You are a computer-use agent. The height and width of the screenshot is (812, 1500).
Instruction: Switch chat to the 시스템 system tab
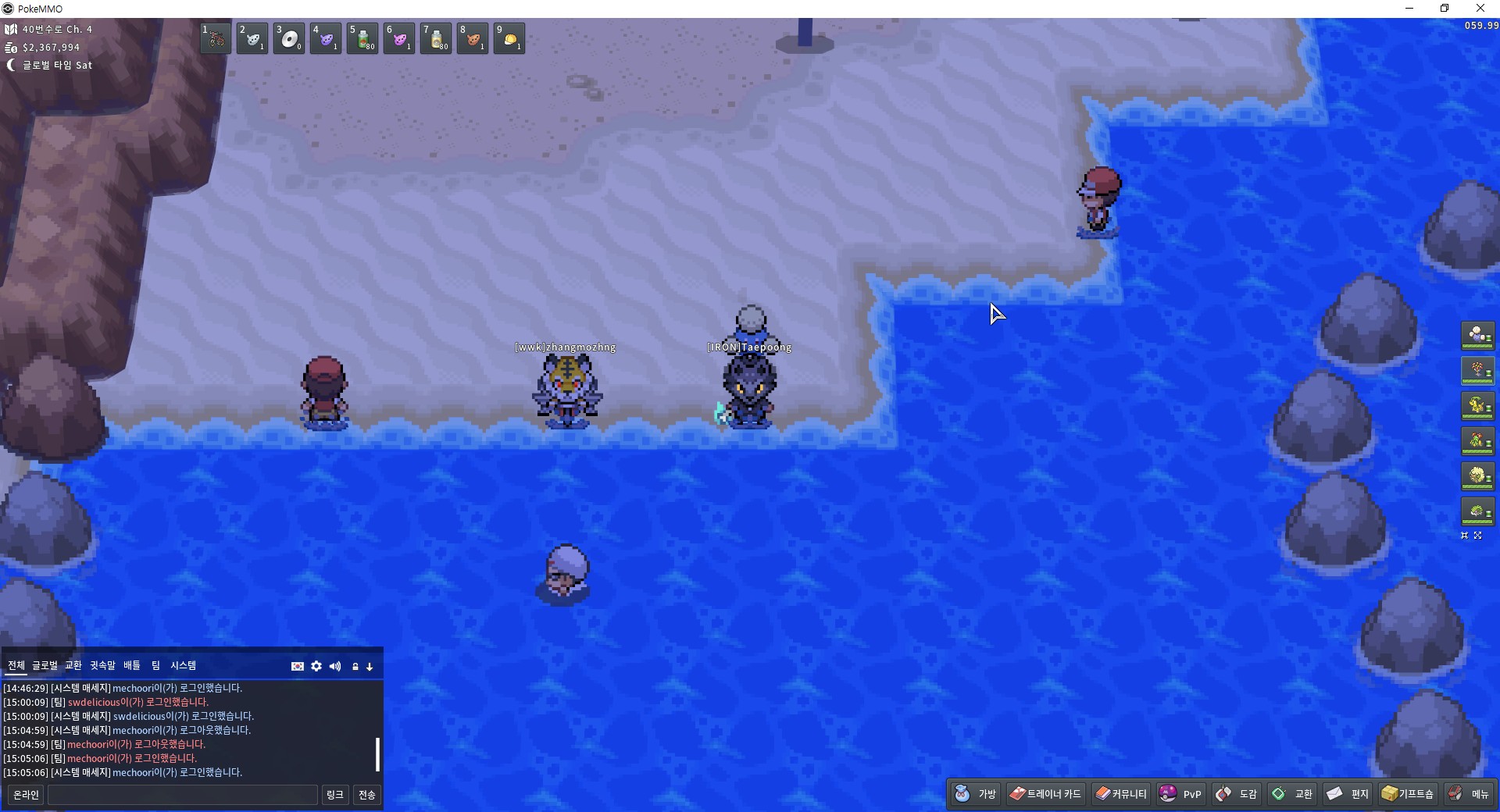(184, 665)
